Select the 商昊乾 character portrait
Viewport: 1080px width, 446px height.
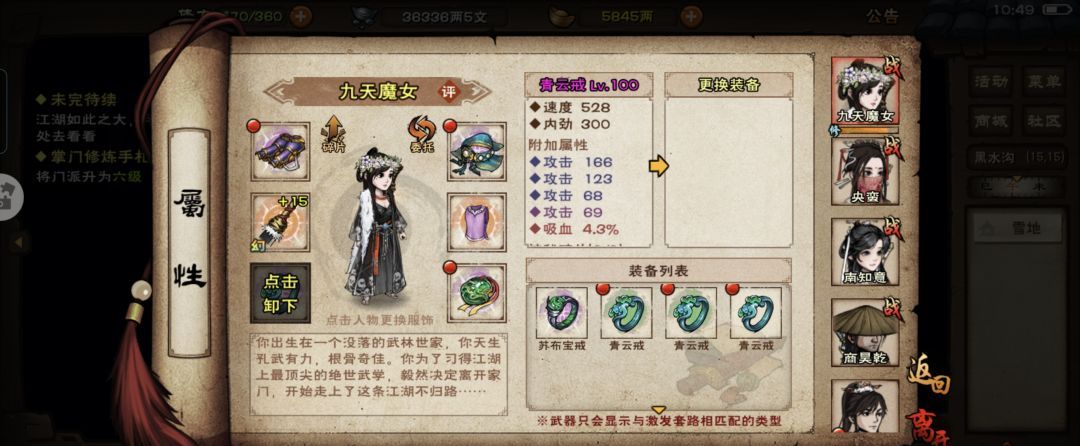pos(865,332)
